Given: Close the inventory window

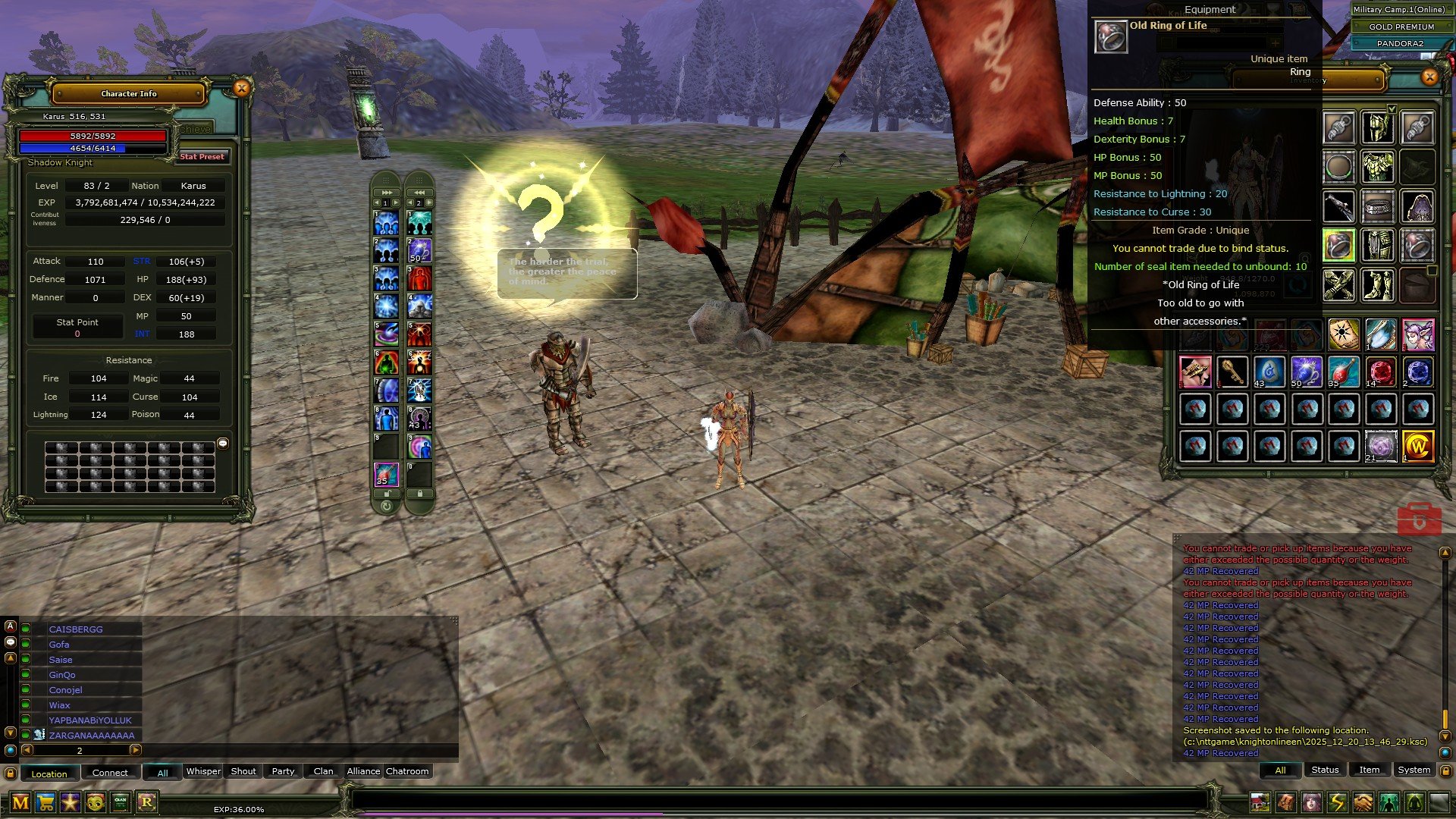Looking at the screenshot, I should click(1429, 77).
